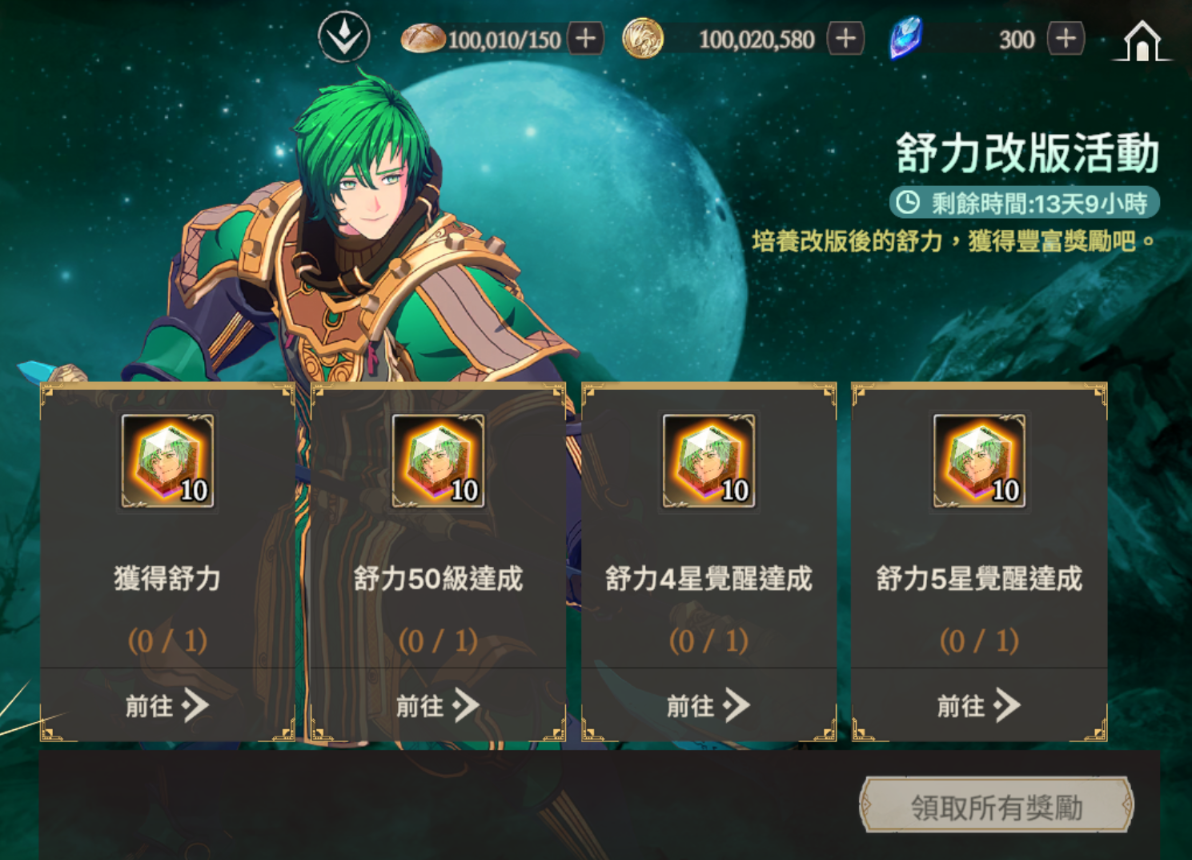Inspect the reward icon for 舒力5星覺醒達成
This screenshot has width=1192, height=860.
point(979,462)
